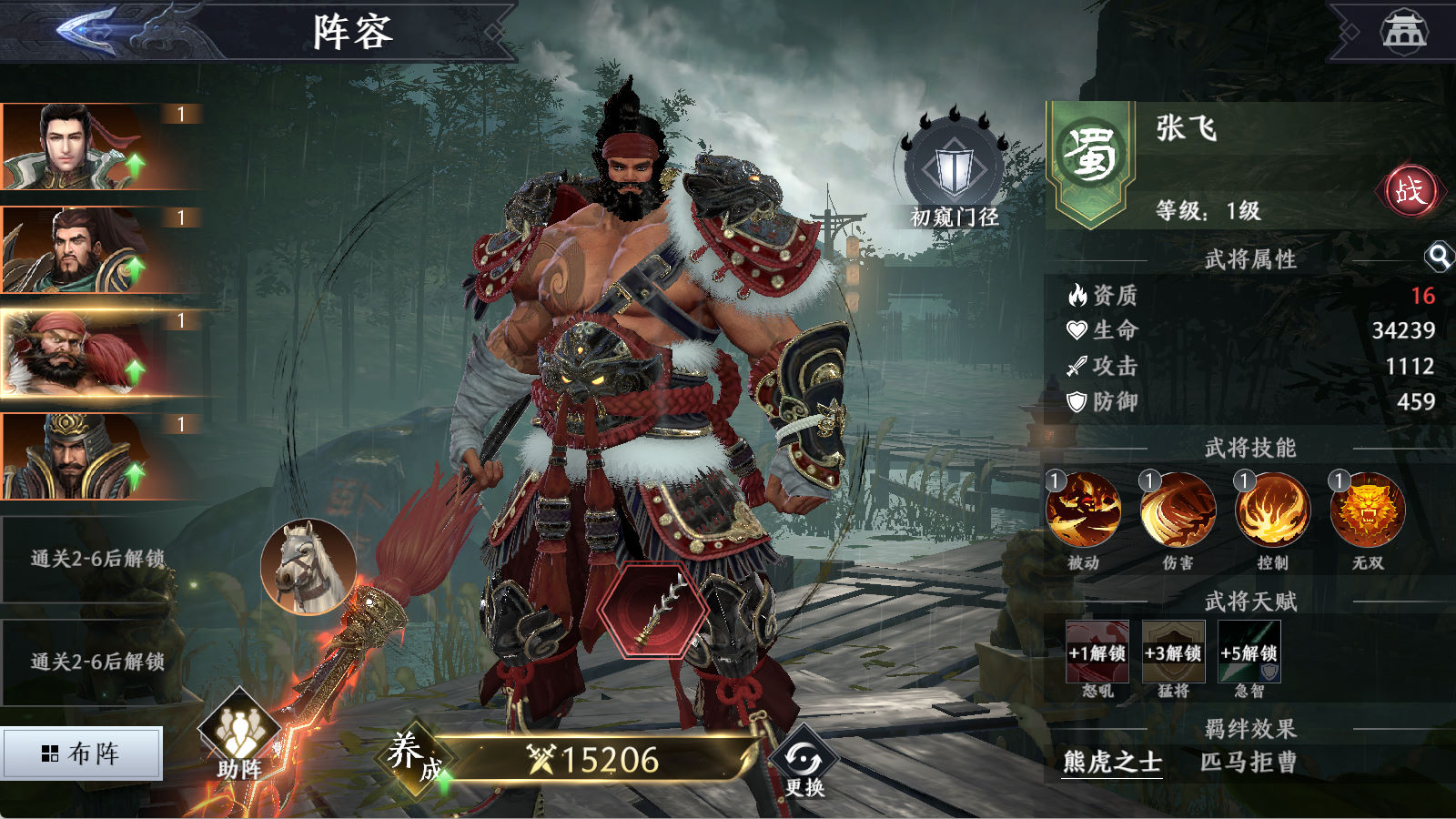The height and width of the screenshot is (819, 1456).
Task: Open the red hexagon weapon slot
Action: point(652,609)
